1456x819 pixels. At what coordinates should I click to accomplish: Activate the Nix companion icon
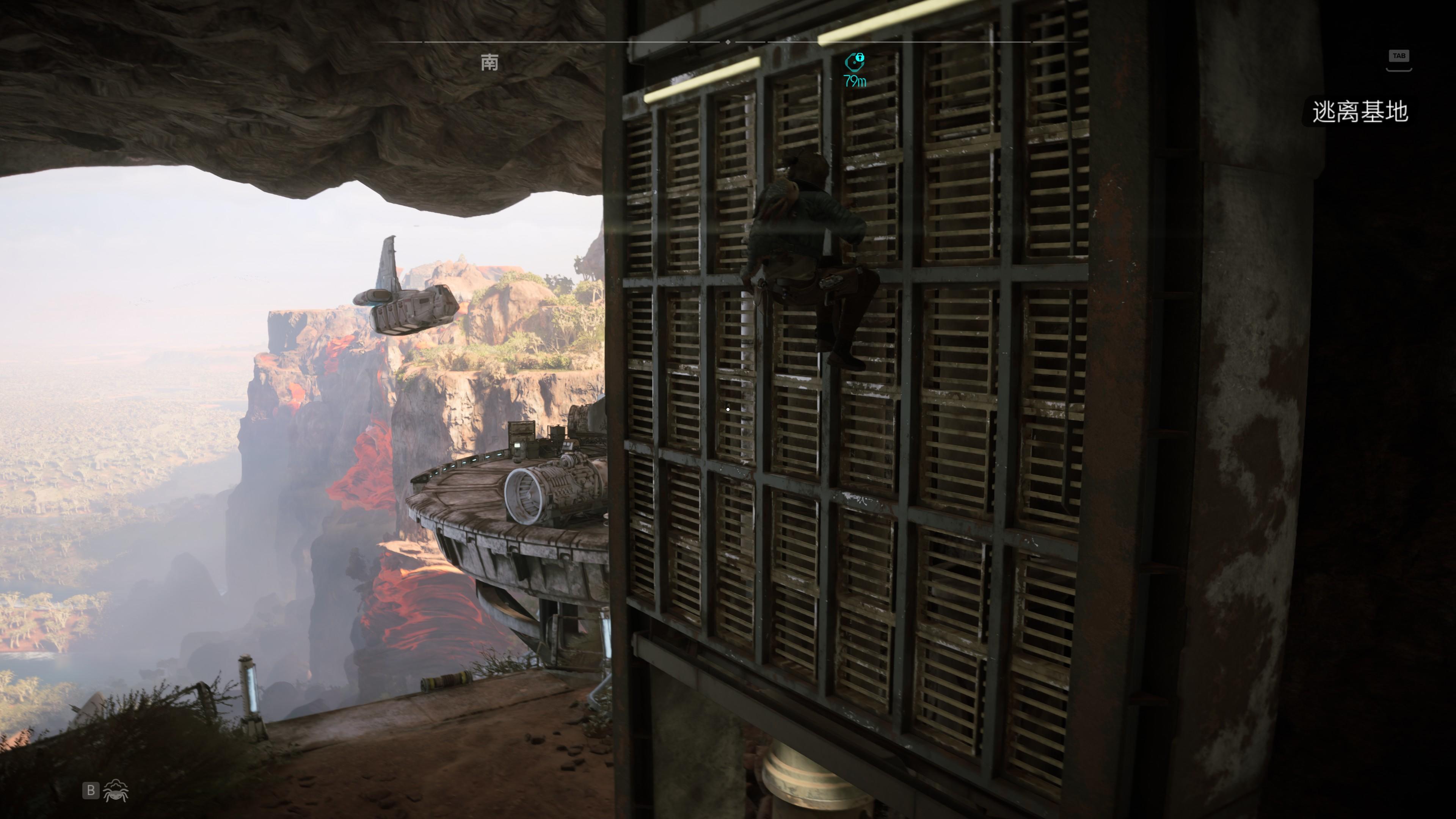pos(116,790)
